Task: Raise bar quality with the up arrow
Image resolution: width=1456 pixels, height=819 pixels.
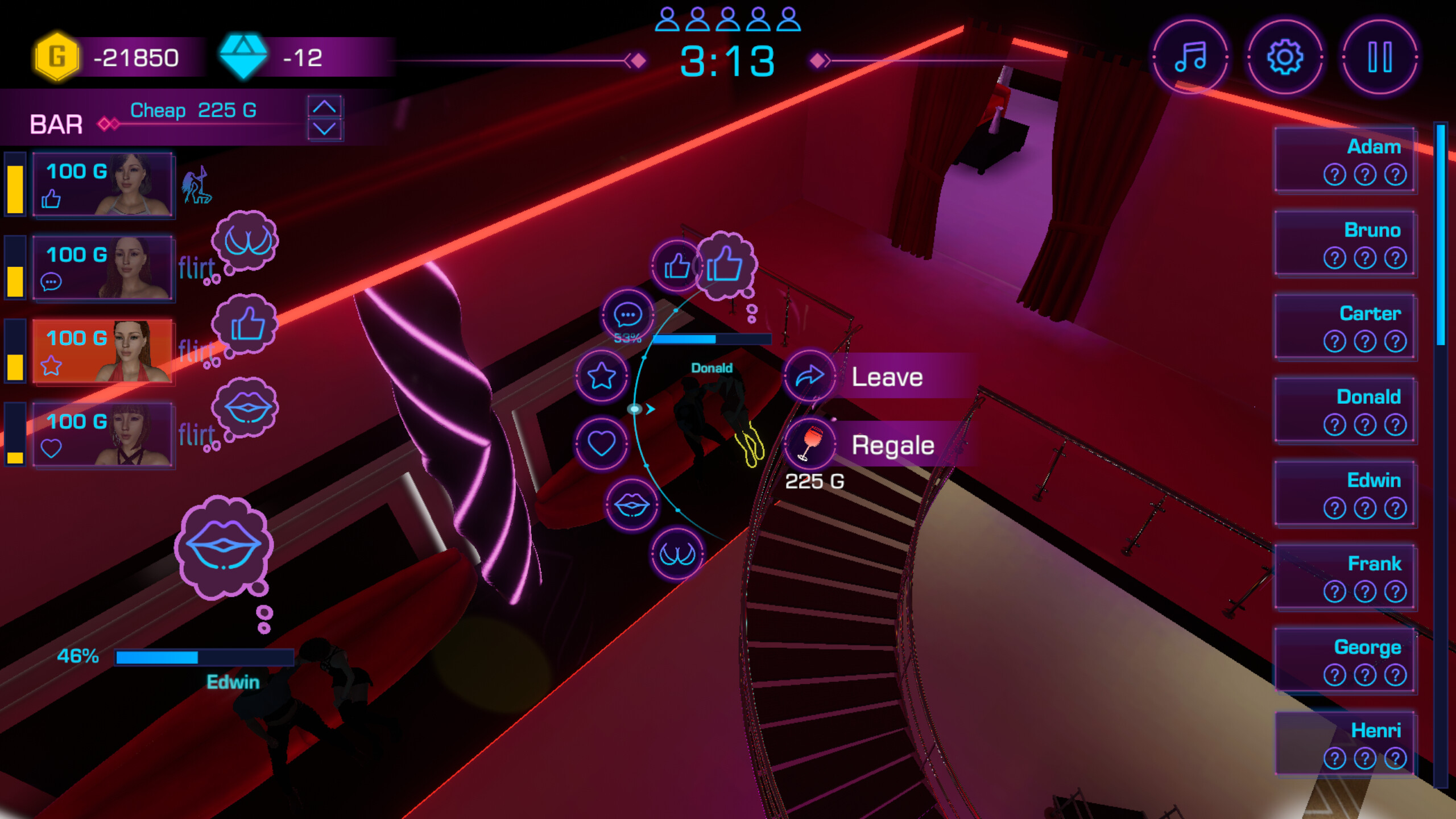Action: coord(325,105)
